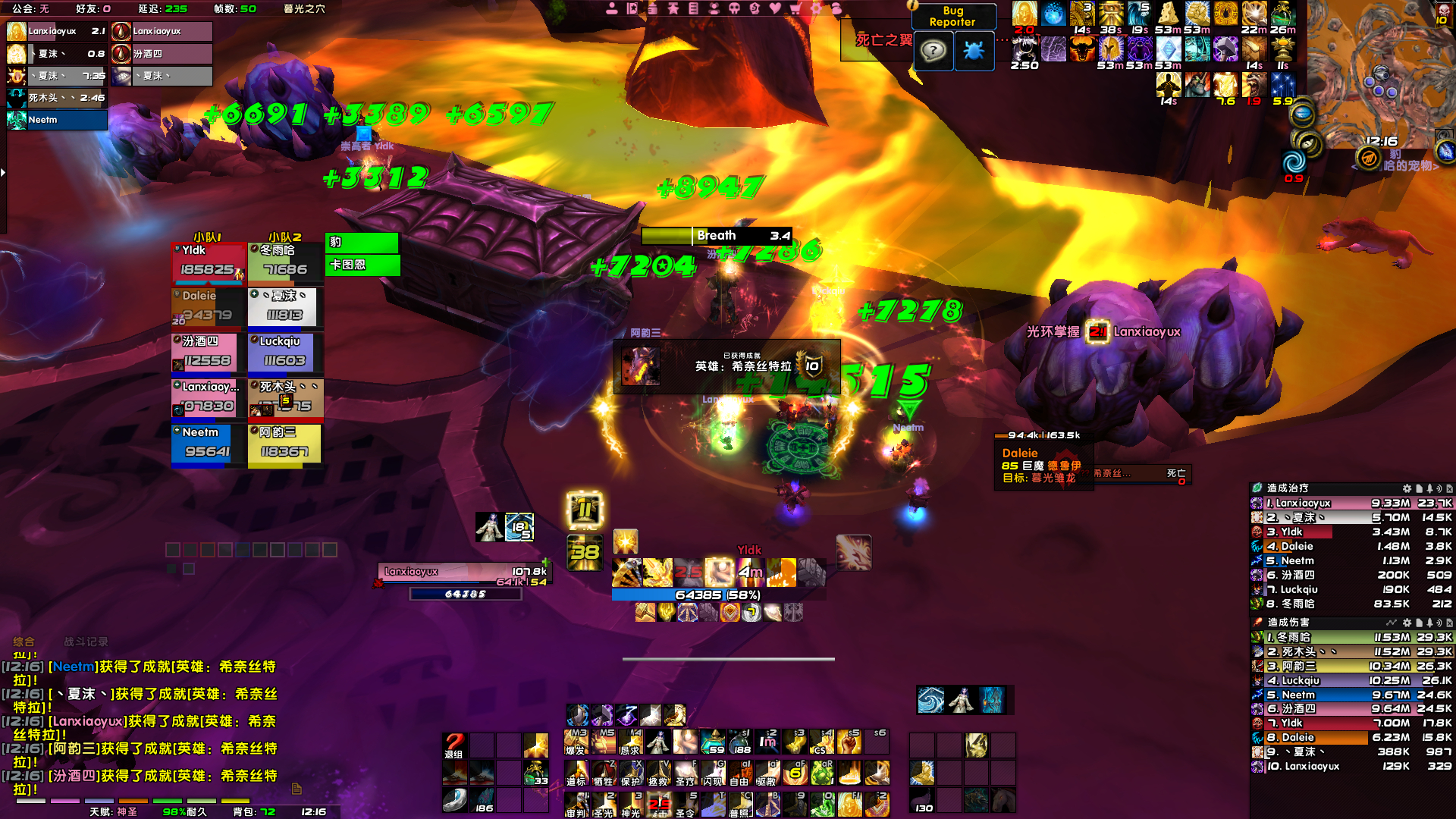Viewport: 1456px width, 819px height.
Task: Use the 保护 (Protection) blessing button
Action: 631,773
